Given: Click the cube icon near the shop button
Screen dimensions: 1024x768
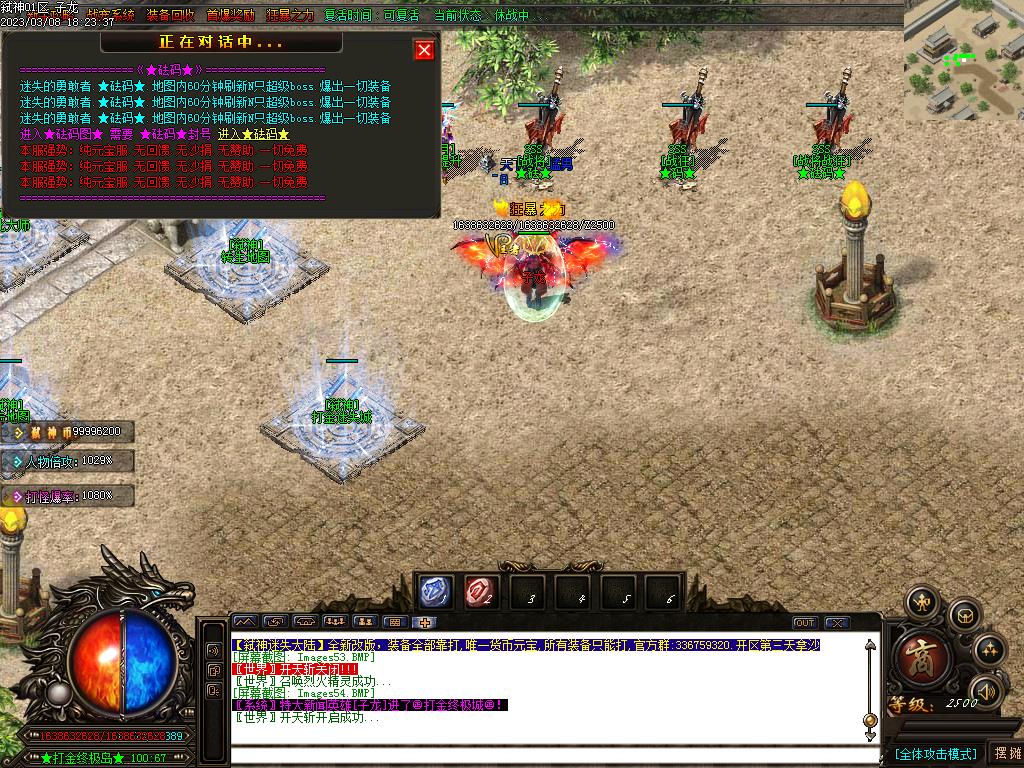Looking at the screenshot, I should pyautogui.click(x=964, y=614).
